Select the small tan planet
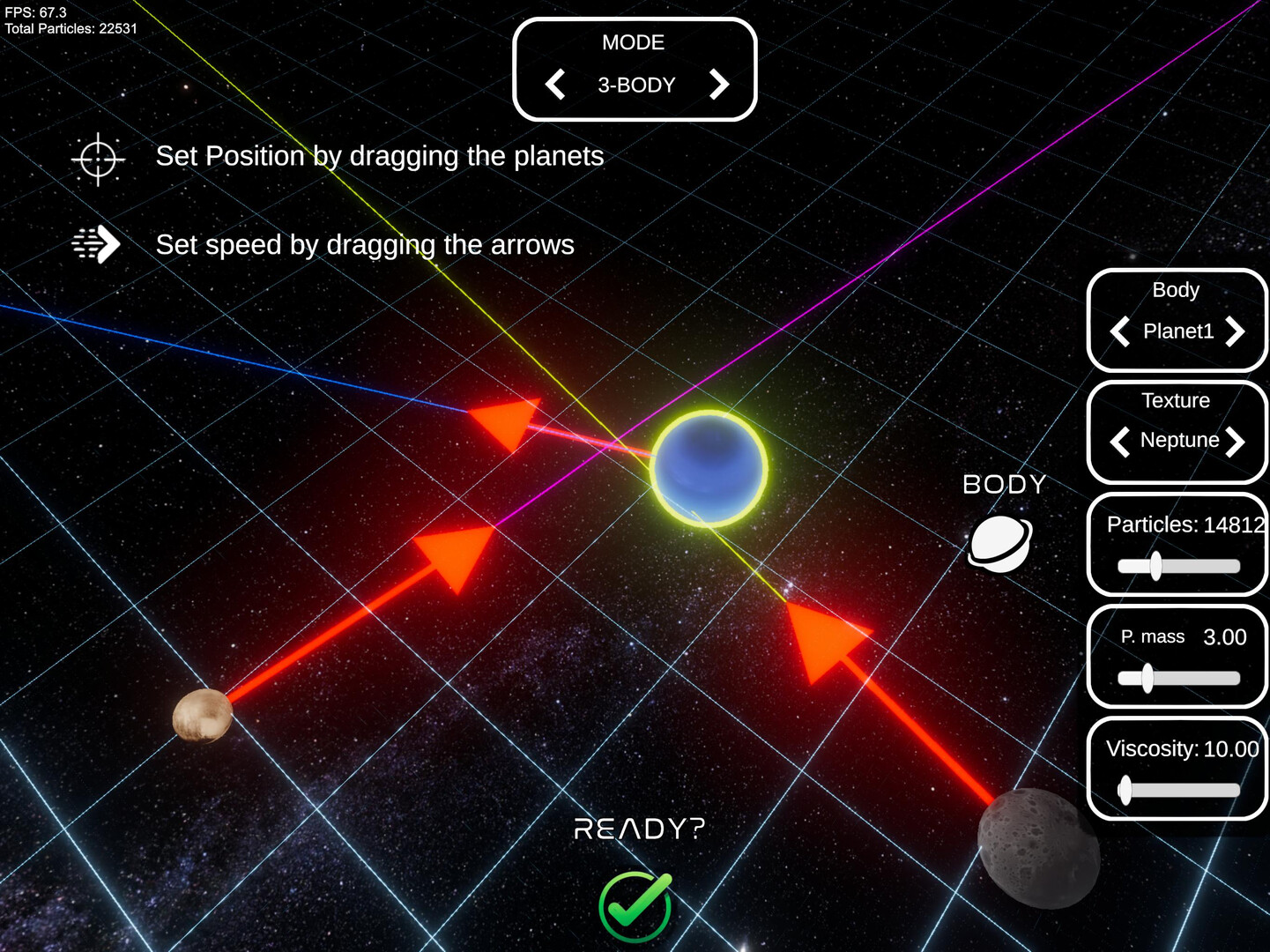This screenshot has height=952, width=1270. coord(203,715)
